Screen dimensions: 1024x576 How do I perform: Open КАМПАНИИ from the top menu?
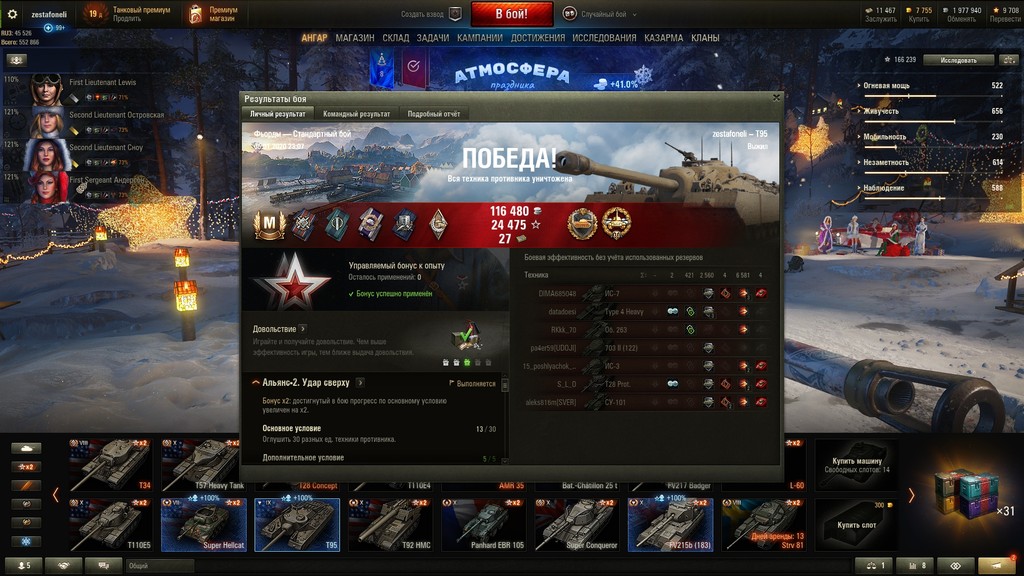(480, 38)
